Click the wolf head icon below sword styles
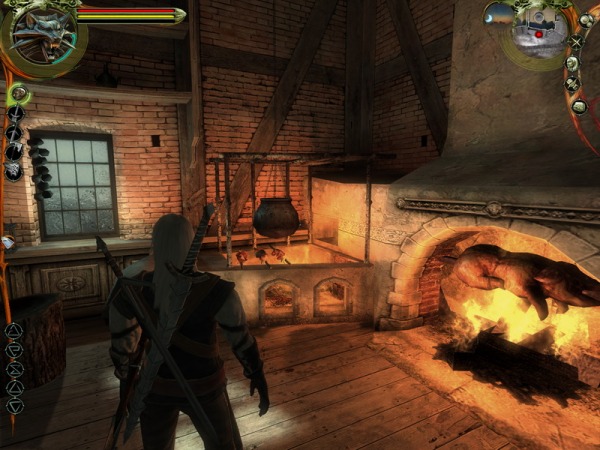Screen dimensions: 600x450 (x=14, y=171)
